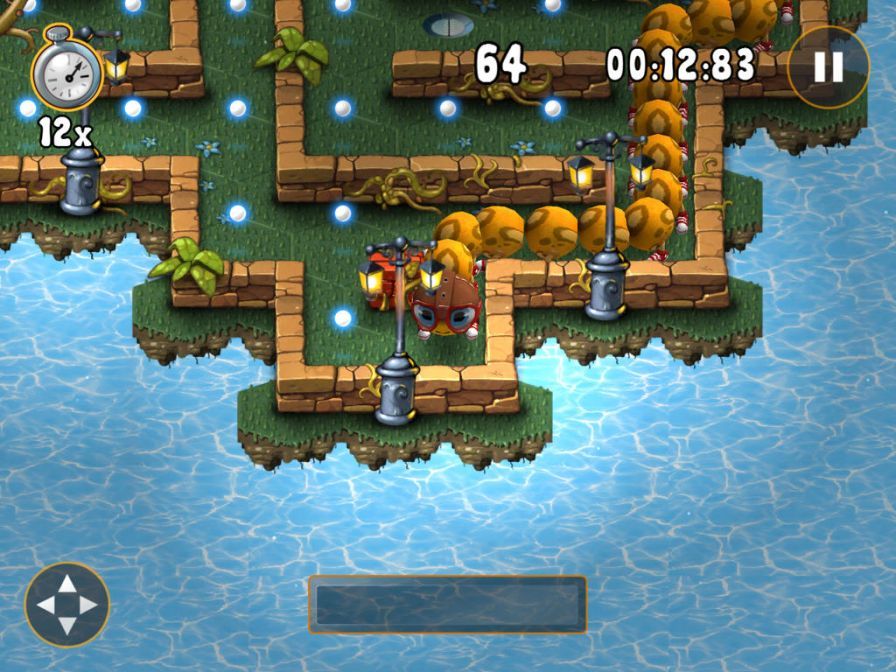
Task: Click the empty bar at the bottom
Action: (x=447, y=604)
